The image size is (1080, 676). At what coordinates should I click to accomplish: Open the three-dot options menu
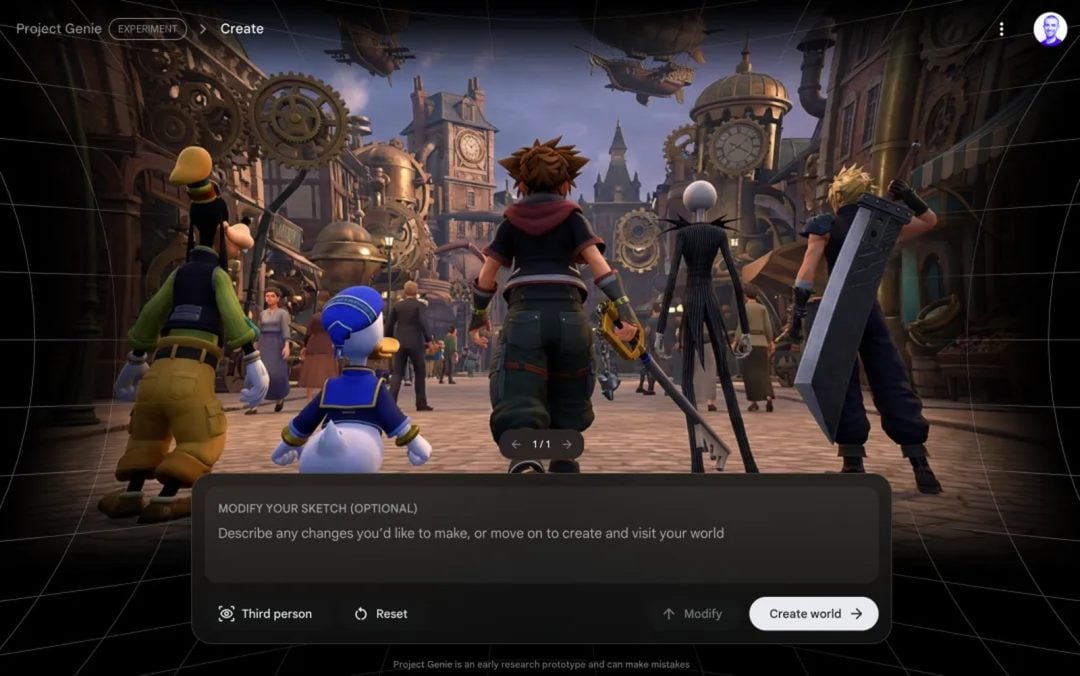(1001, 29)
